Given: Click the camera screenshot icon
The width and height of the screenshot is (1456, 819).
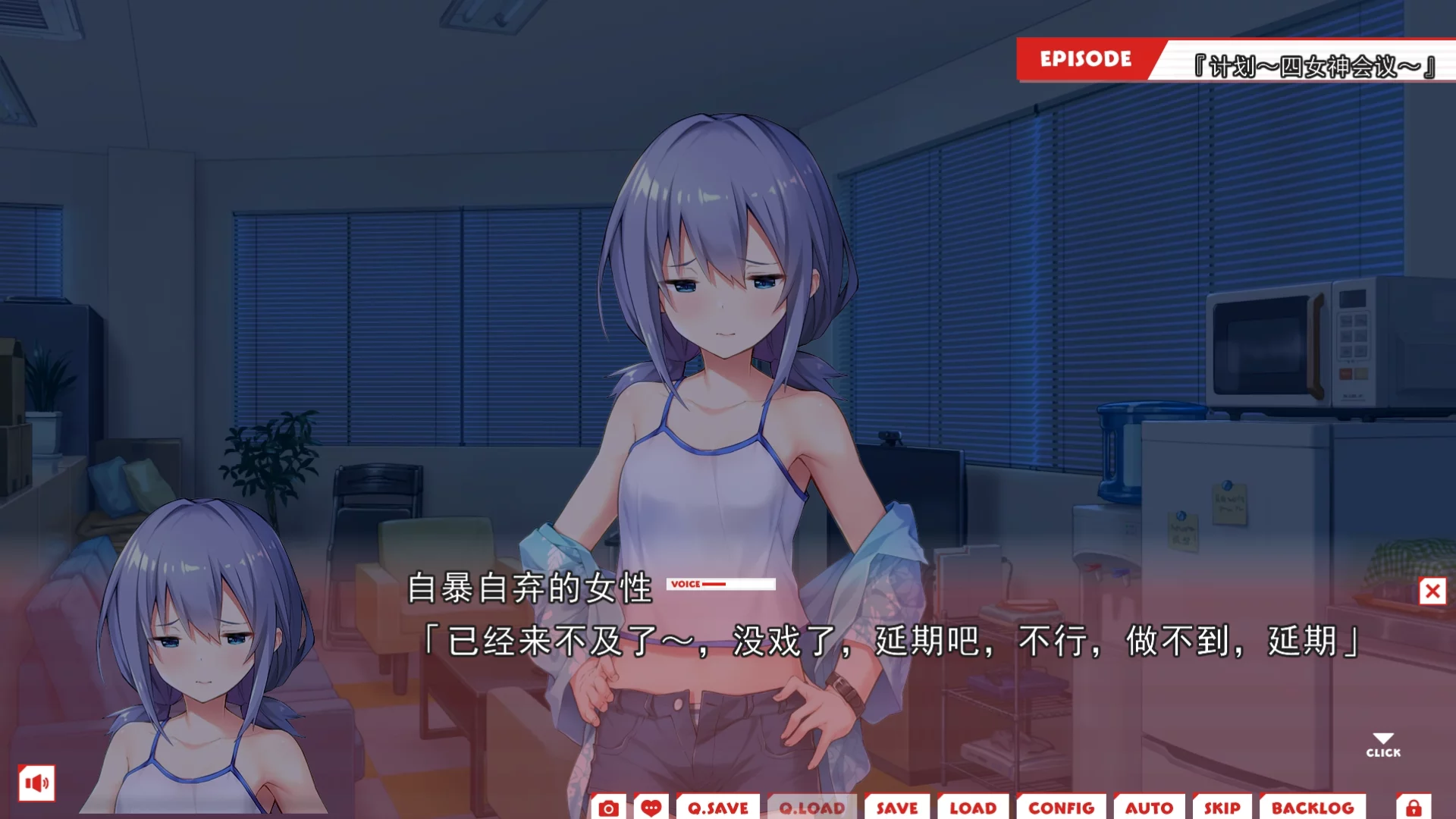Looking at the screenshot, I should click(x=608, y=808).
